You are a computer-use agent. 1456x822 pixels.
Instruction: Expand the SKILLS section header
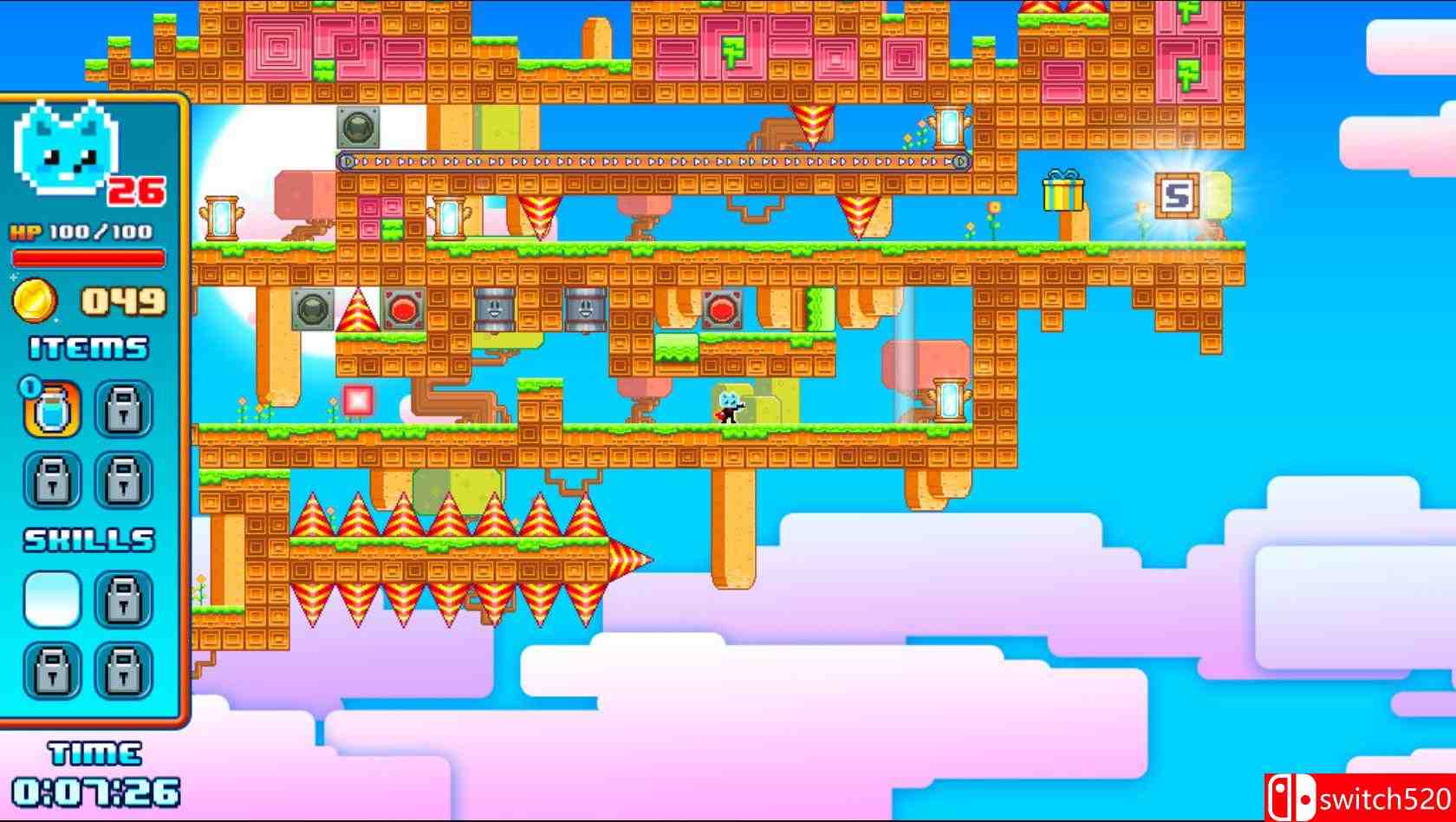[x=89, y=538]
